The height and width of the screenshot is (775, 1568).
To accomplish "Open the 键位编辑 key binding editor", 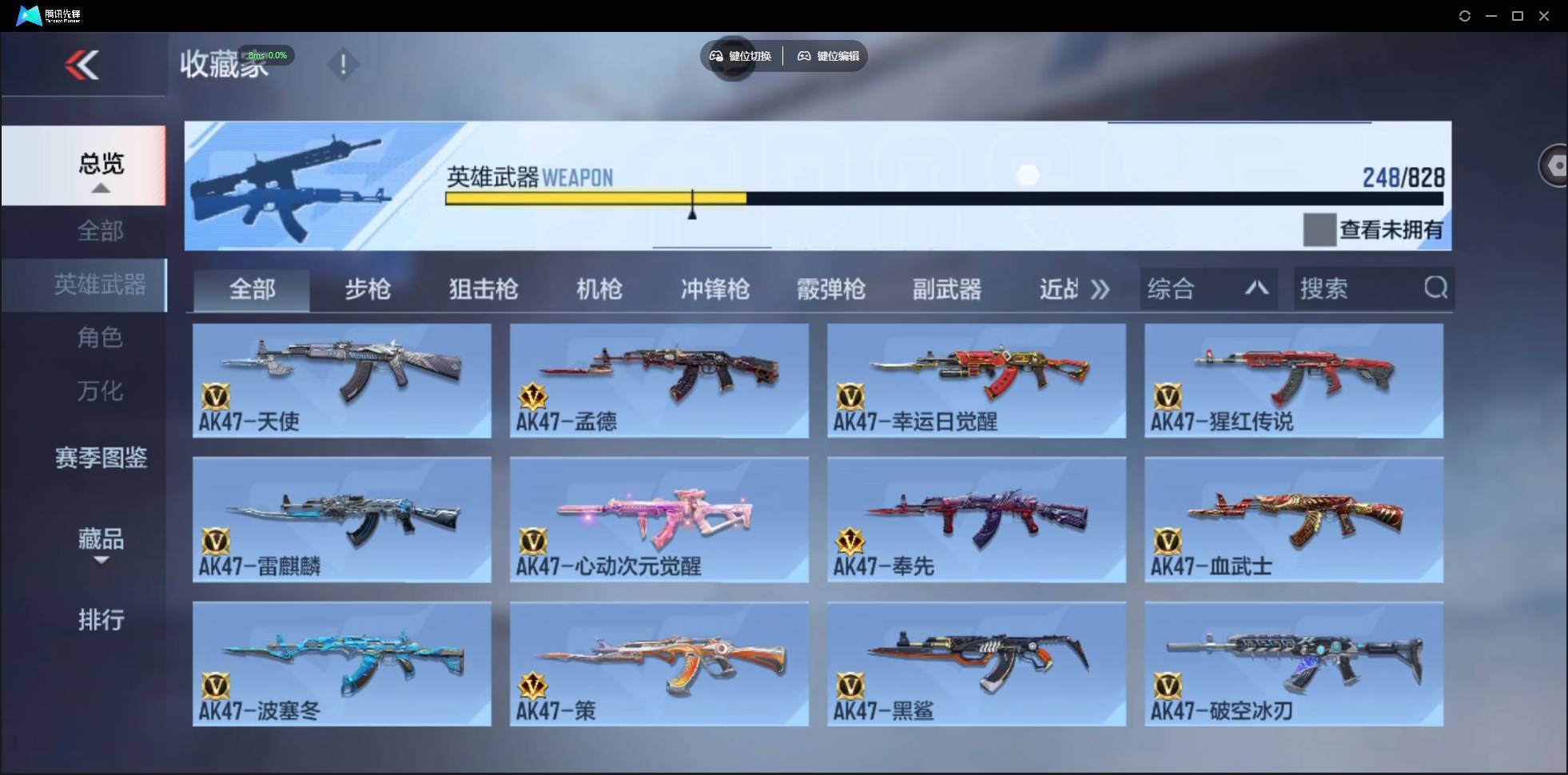I will (827, 56).
